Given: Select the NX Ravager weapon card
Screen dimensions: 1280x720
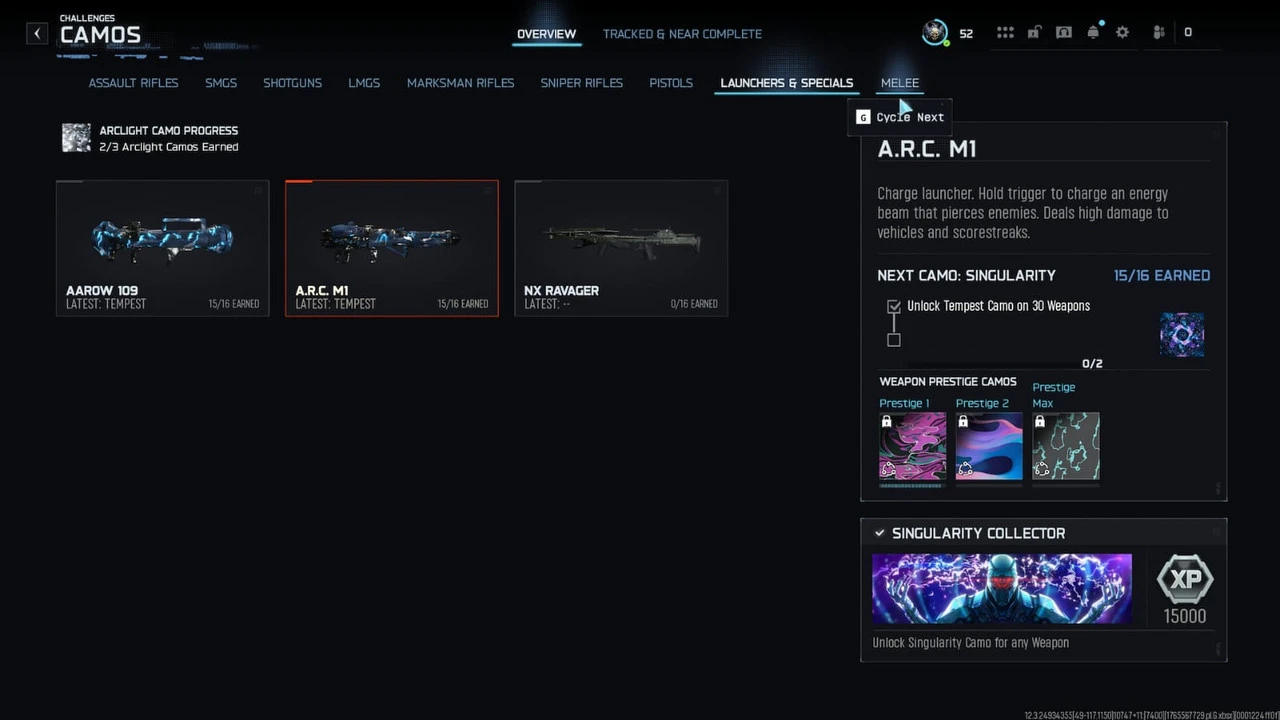Looking at the screenshot, I should [x=620, y=248].
